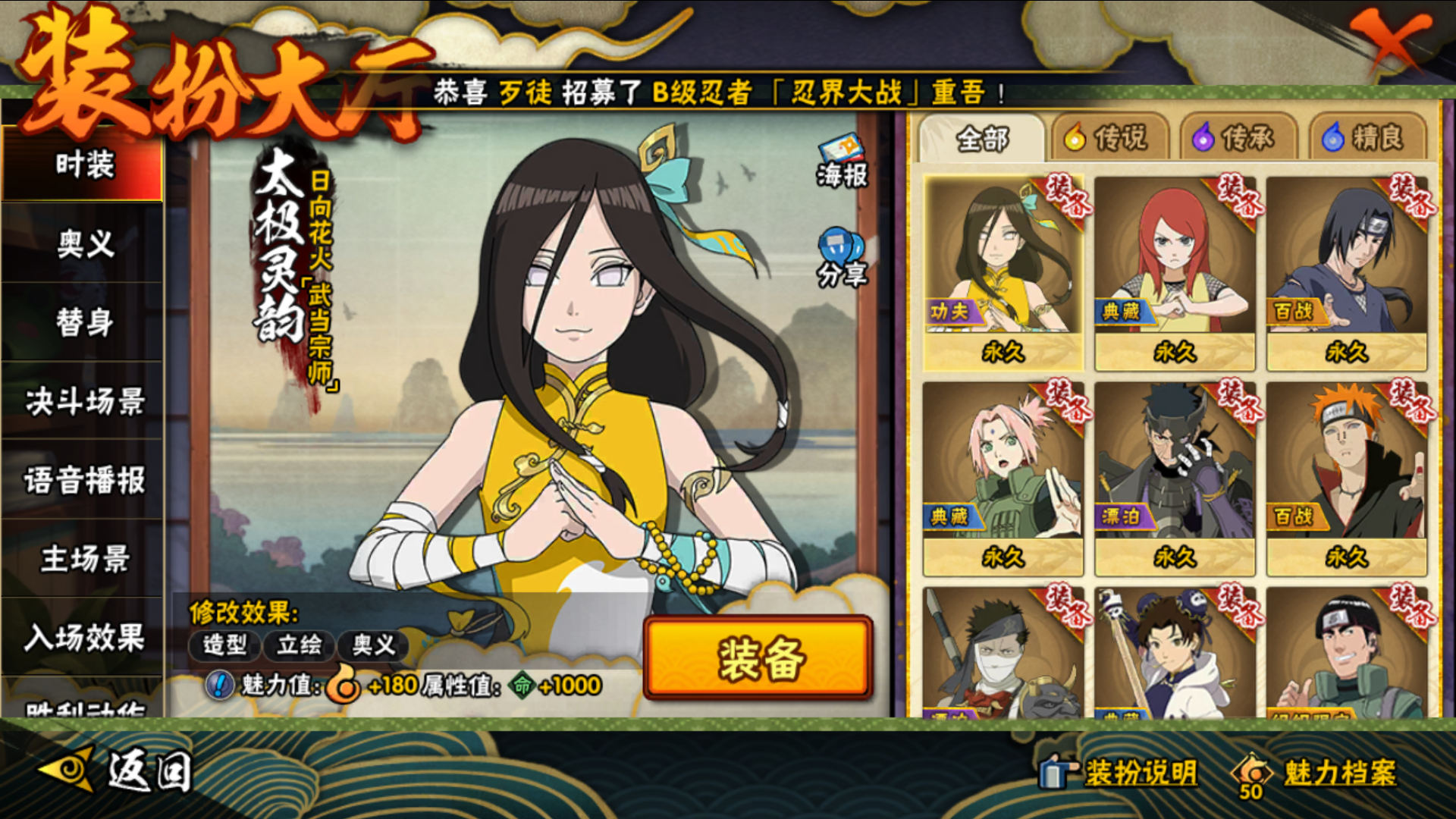1456x819 pixels.
Task: Open the 语音播报 section
Action: [x=83, y=480]
